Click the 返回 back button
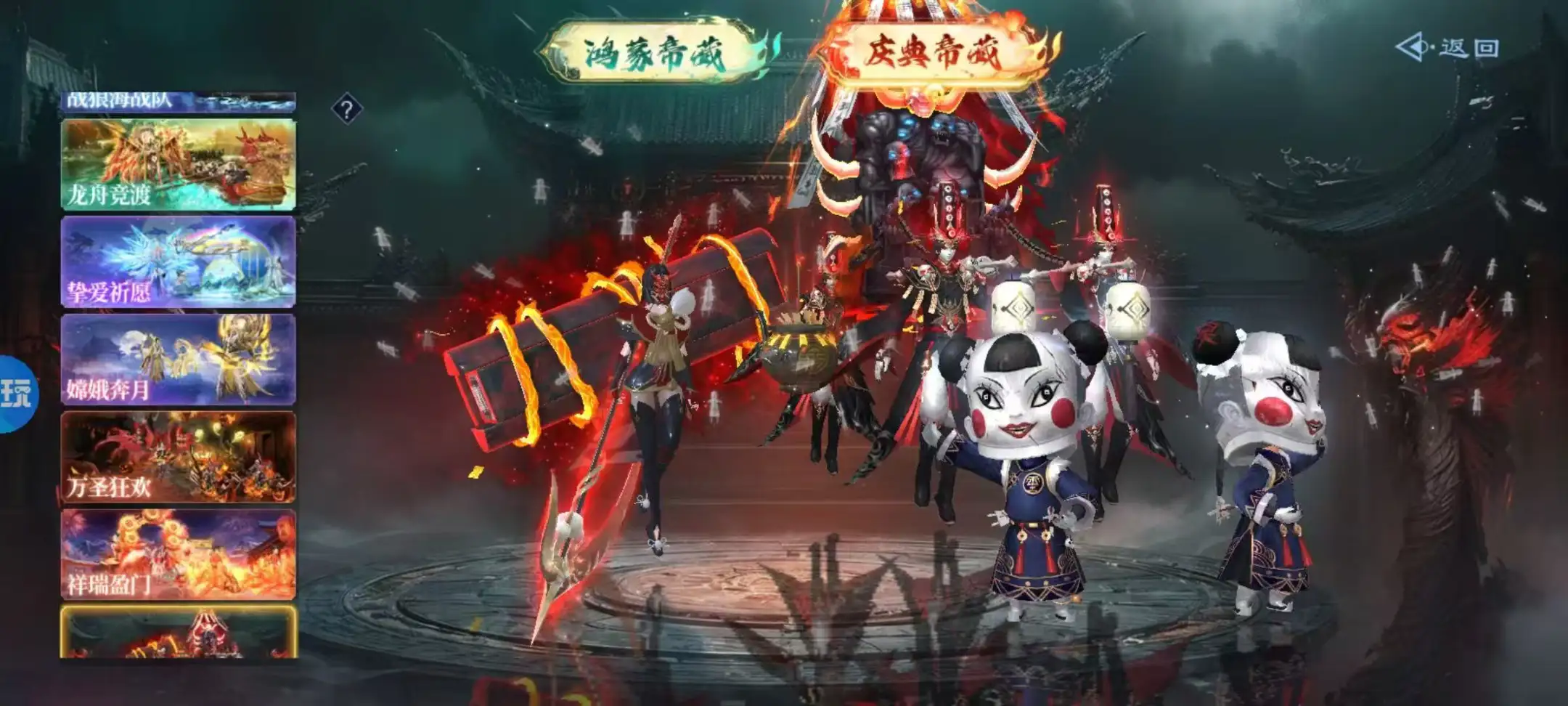Image resolution: width=1568 pixels, height=706 pixels. pos(1448,48)
